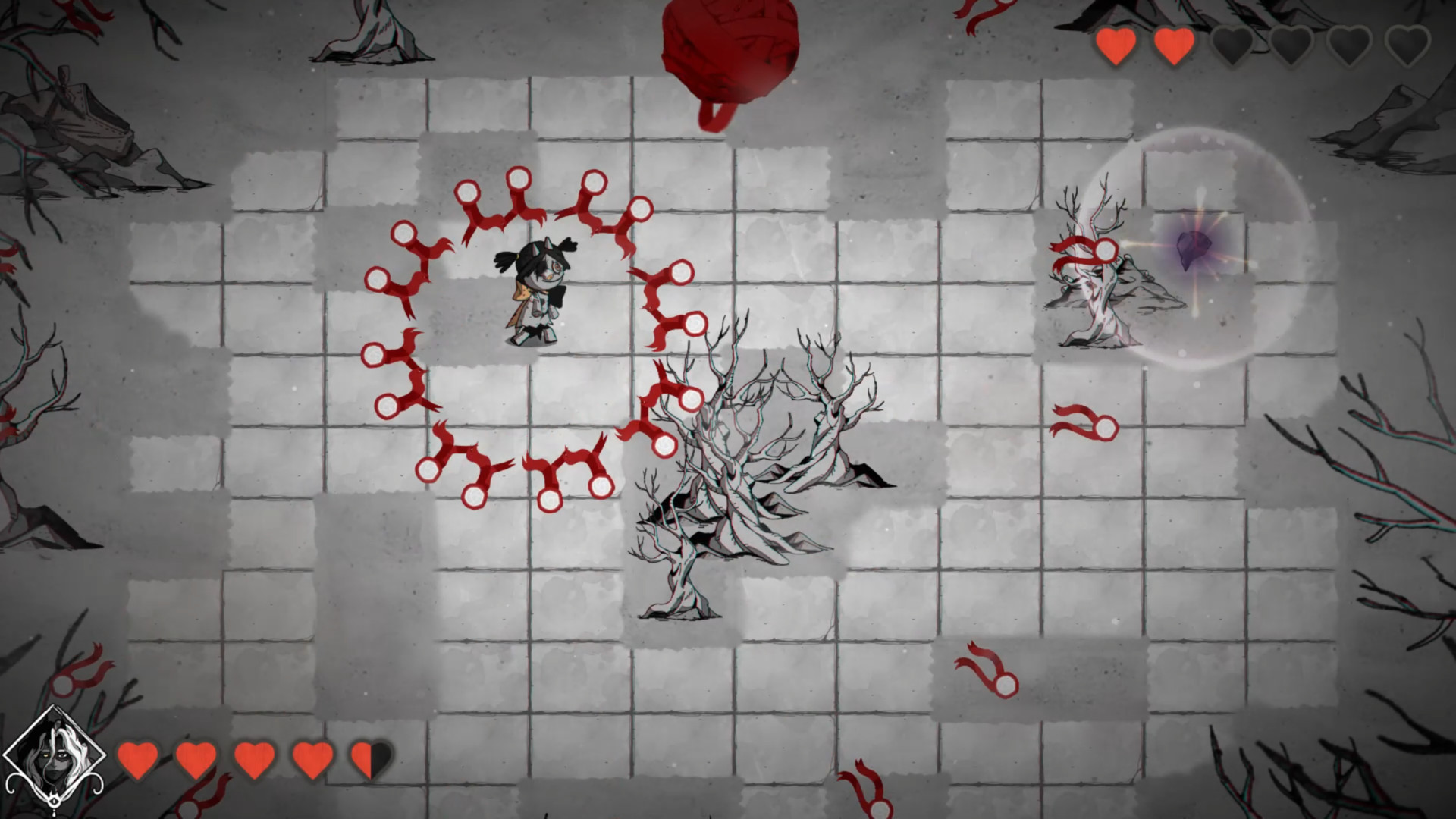Pick up the purple gem near the white tree
1456x819 pixels.
[x=1196, y=250]
